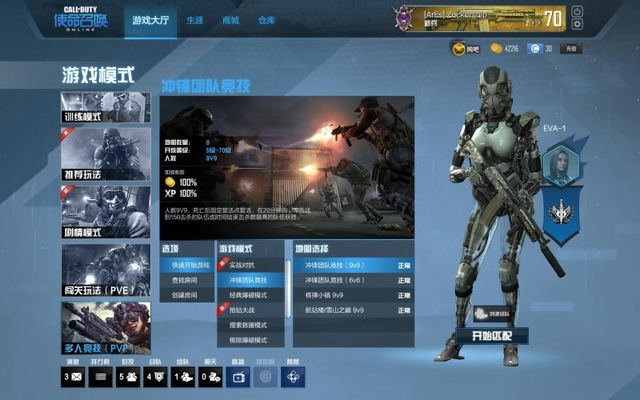Choose the 推荐玩法 recommended mode tile

click(106, 153)
